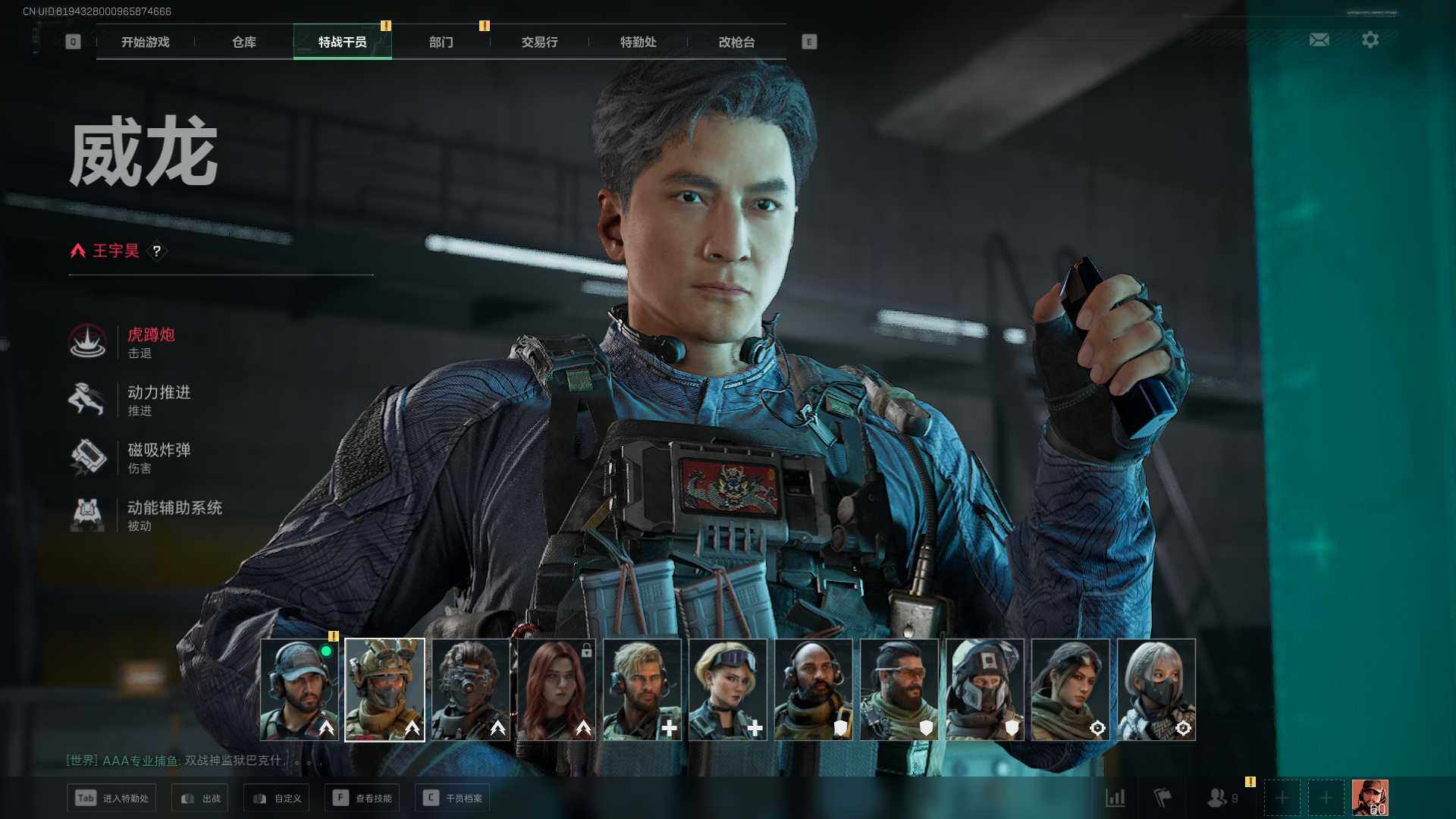
Task: Choose the silver-haired masked operator portrait
Action: coord(1156,689)
